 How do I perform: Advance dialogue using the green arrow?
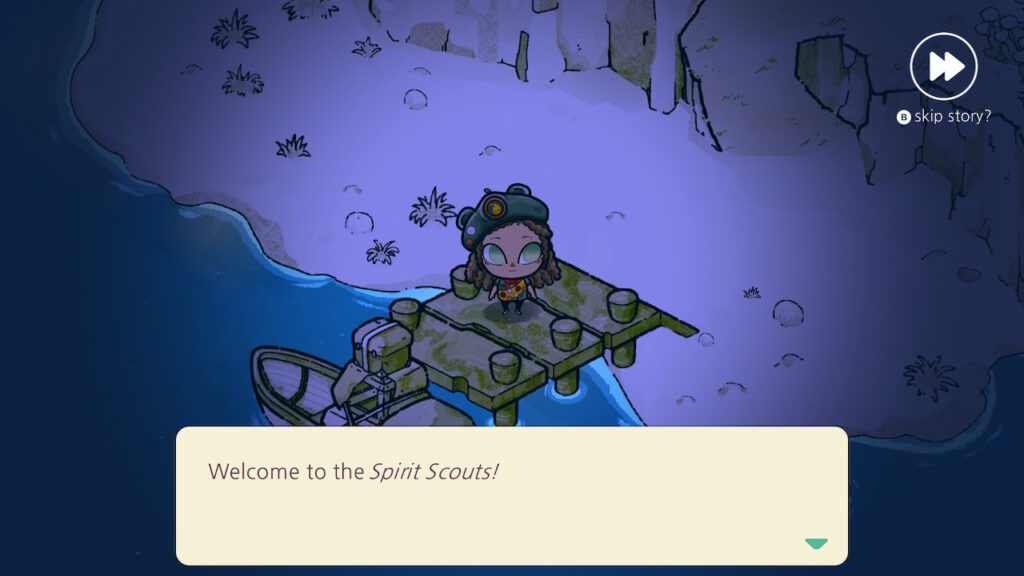[816, 544]
